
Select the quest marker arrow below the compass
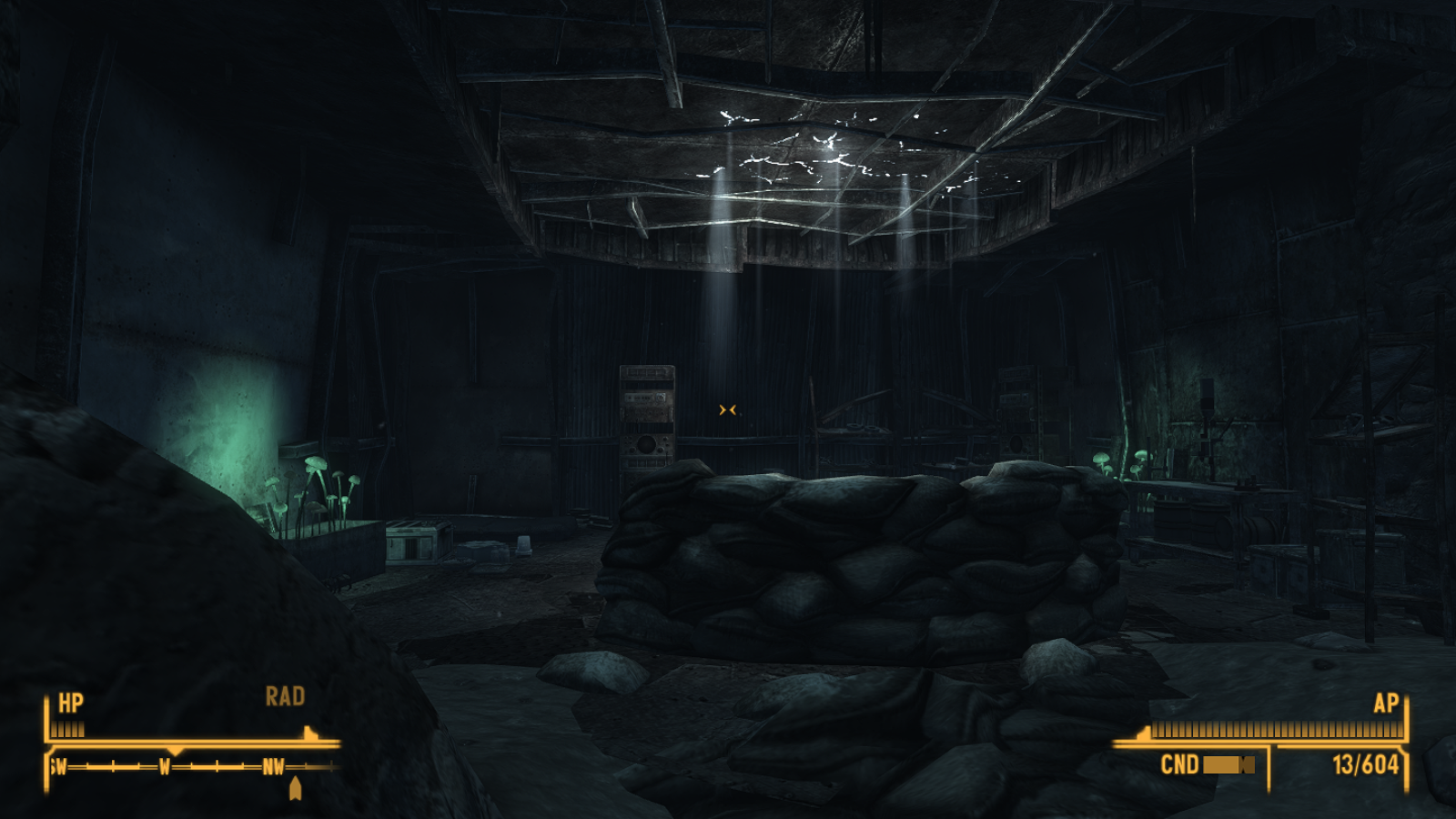coord(295,788)
